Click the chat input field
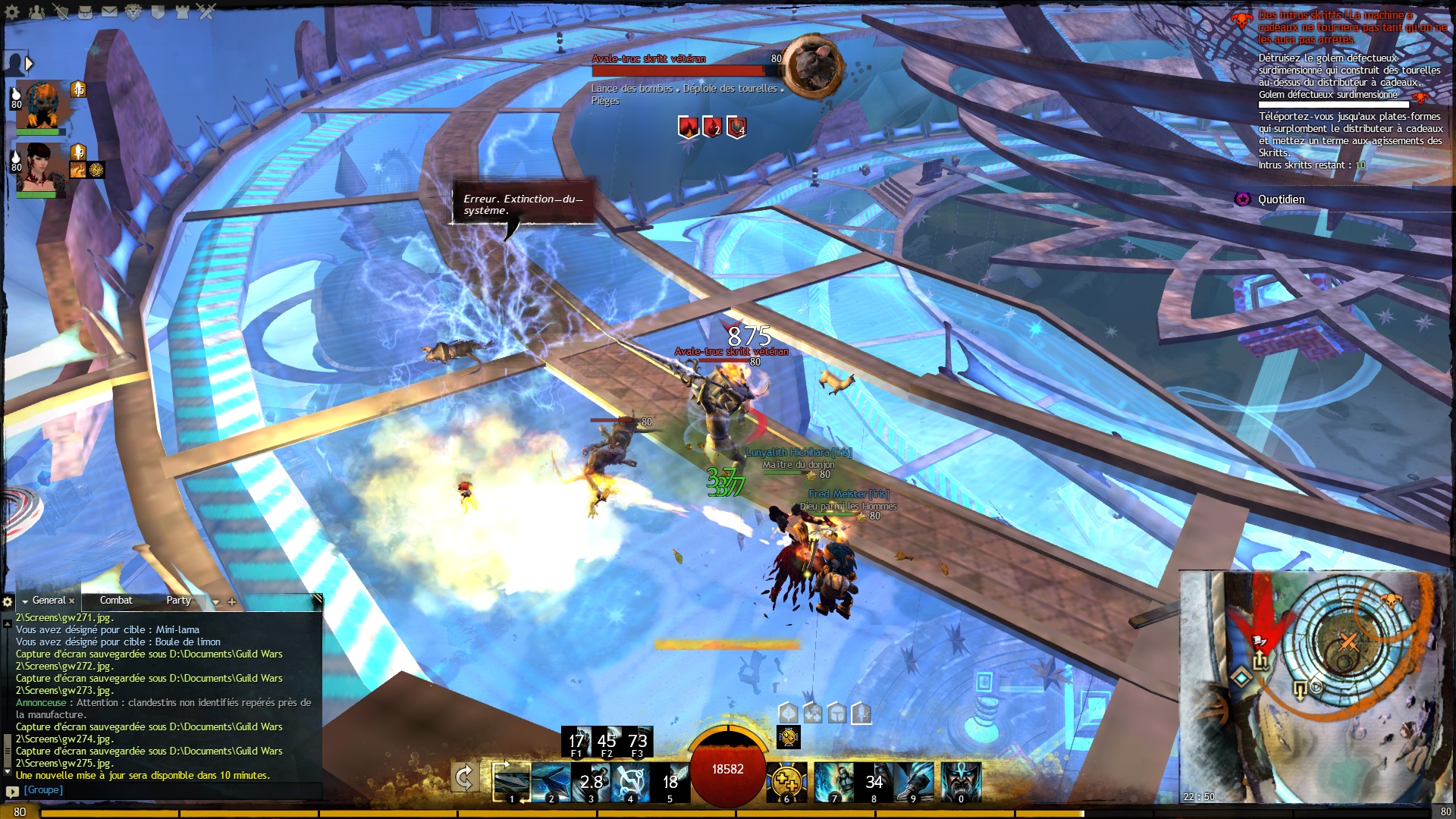This screenshot has height=819, width=1456. 167,790
